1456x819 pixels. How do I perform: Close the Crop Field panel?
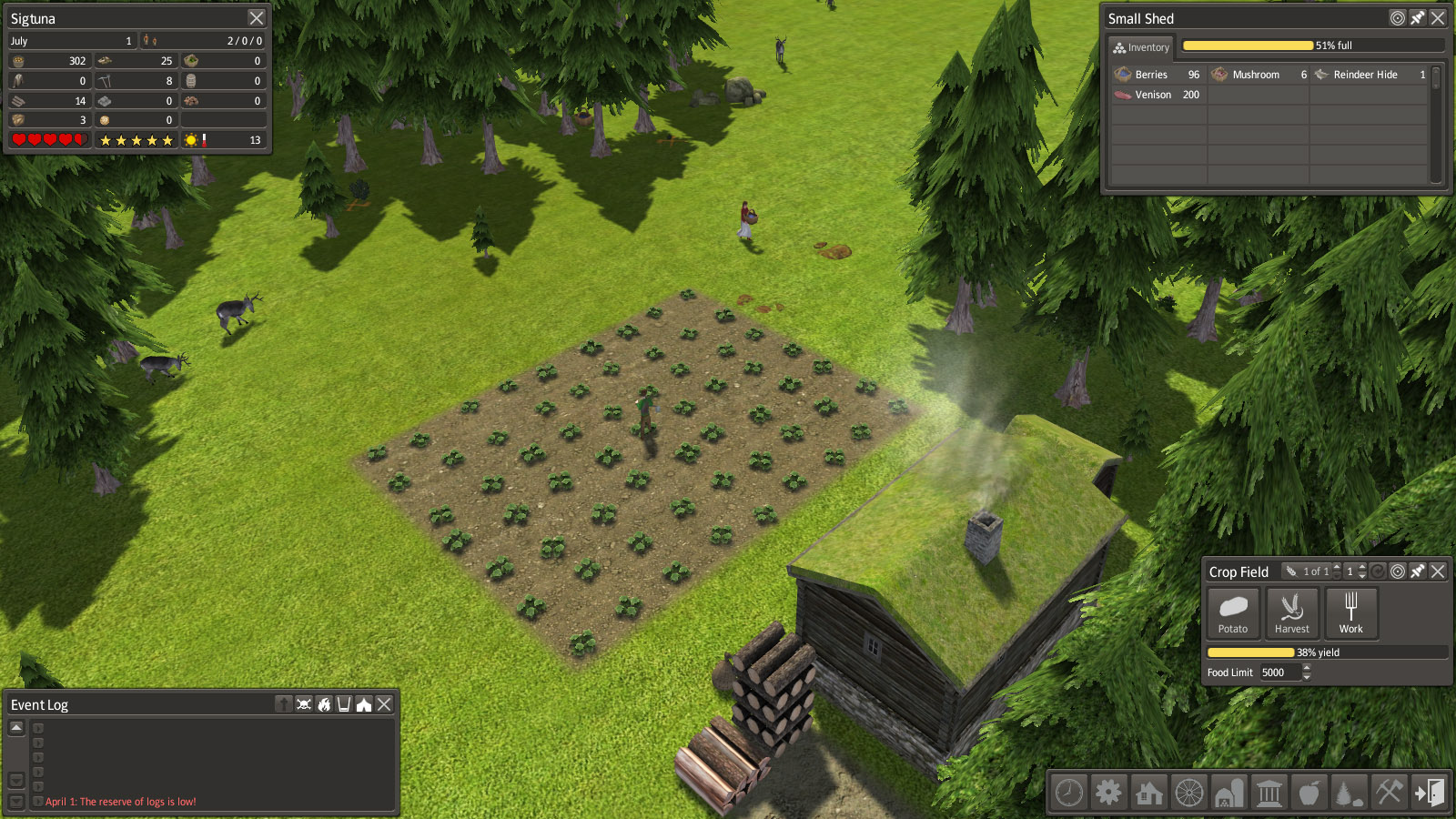(x=1438, y=571)
